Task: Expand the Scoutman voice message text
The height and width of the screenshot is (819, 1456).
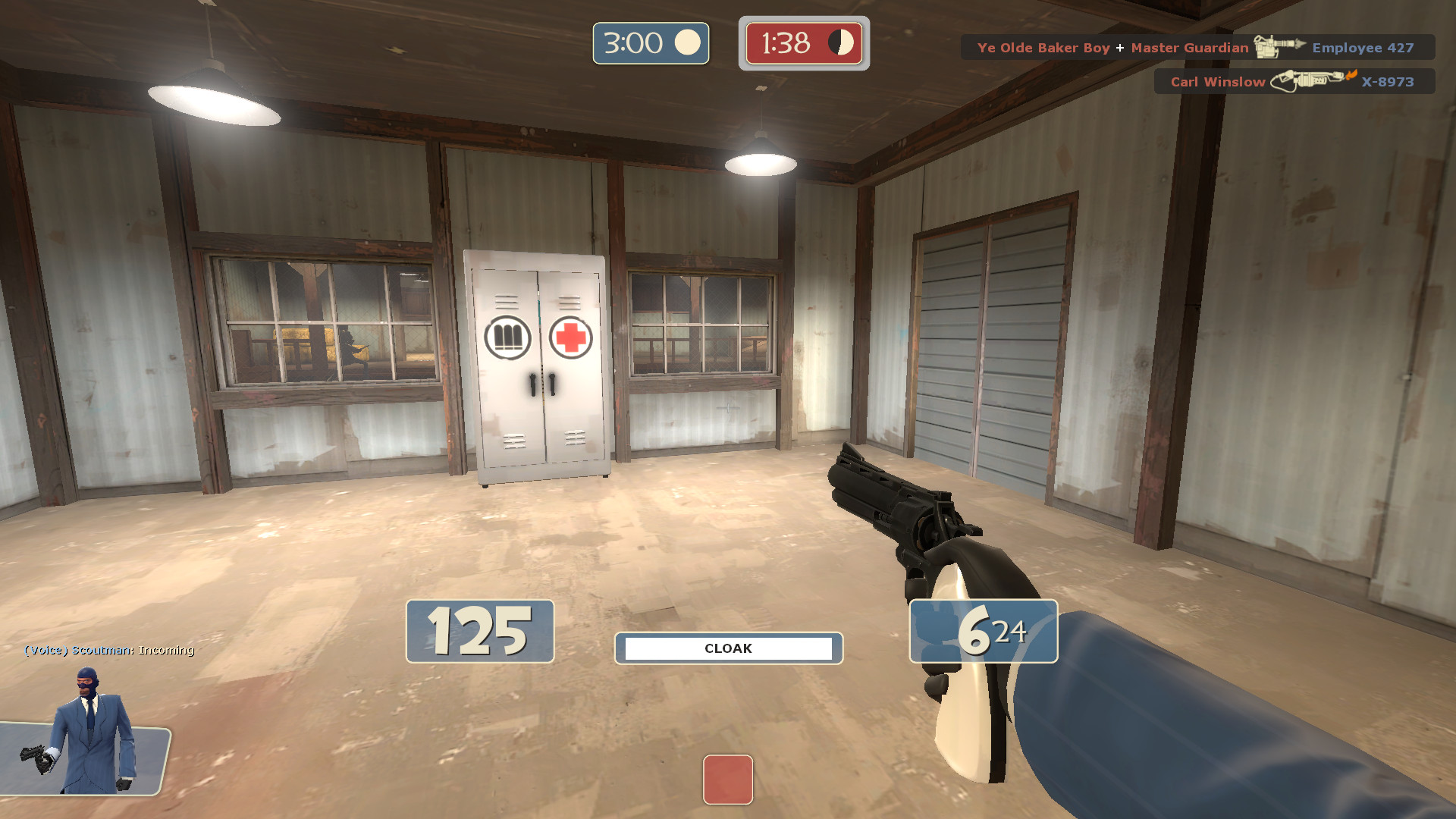Action: [108, 651]
